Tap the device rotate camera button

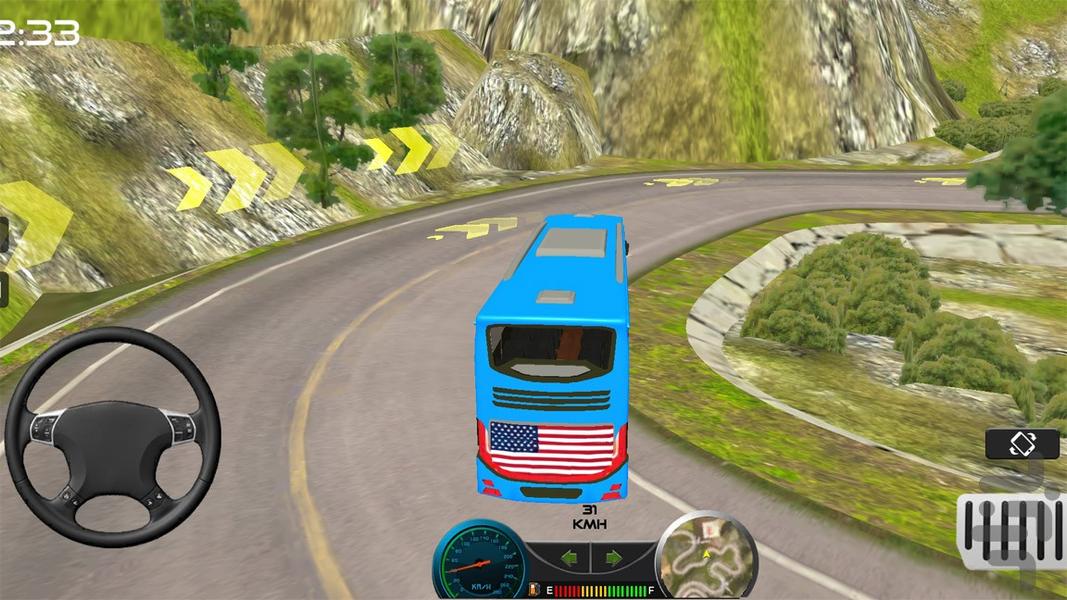(1022, 444)
